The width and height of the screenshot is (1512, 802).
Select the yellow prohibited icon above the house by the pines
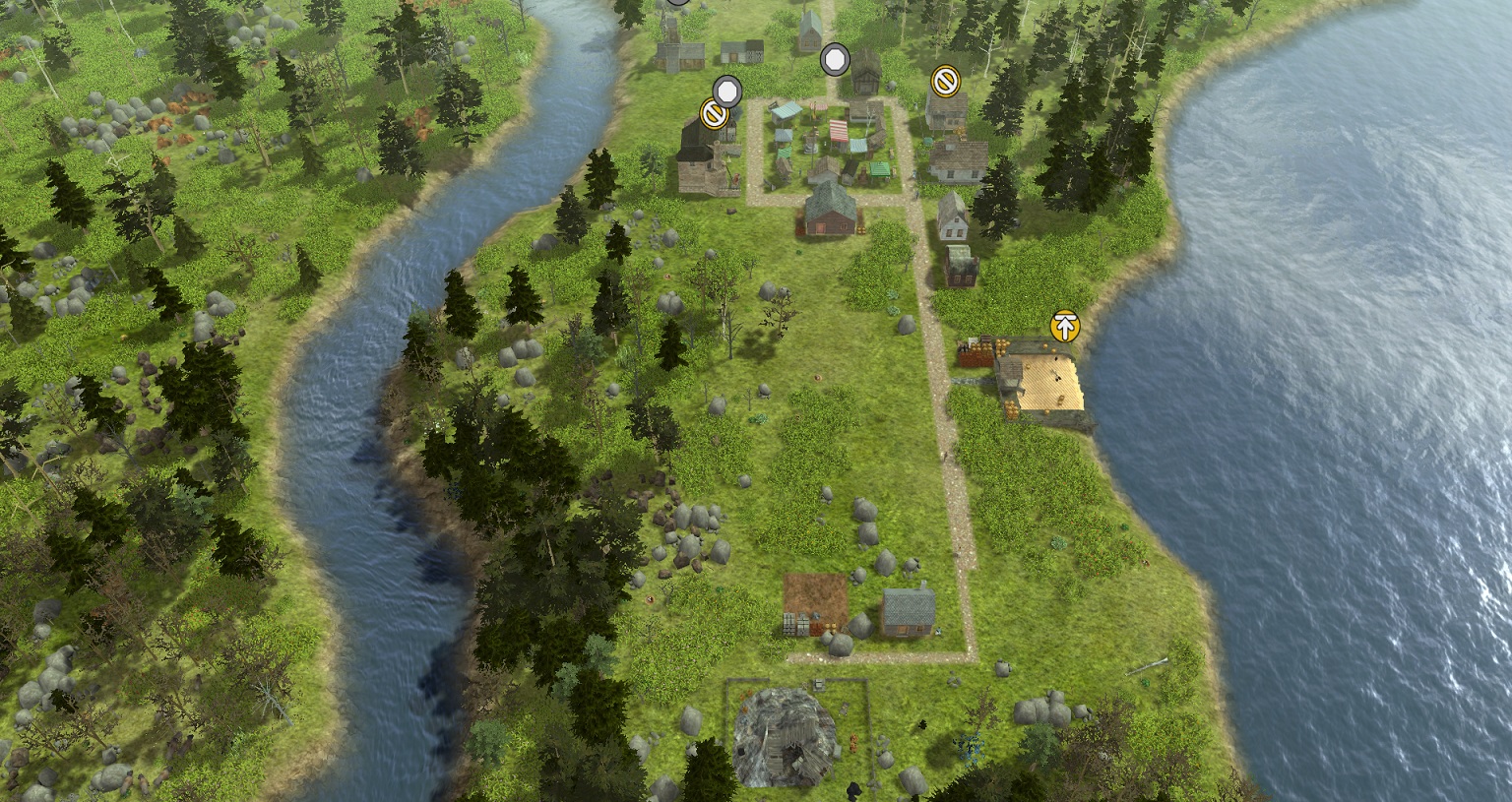pyautogui.click(x=945, y=80)
